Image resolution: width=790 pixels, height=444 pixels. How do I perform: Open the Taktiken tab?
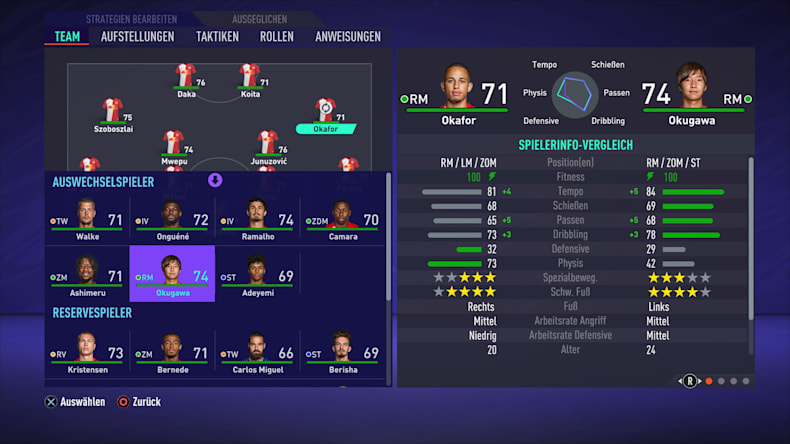[x=217, y=37]
